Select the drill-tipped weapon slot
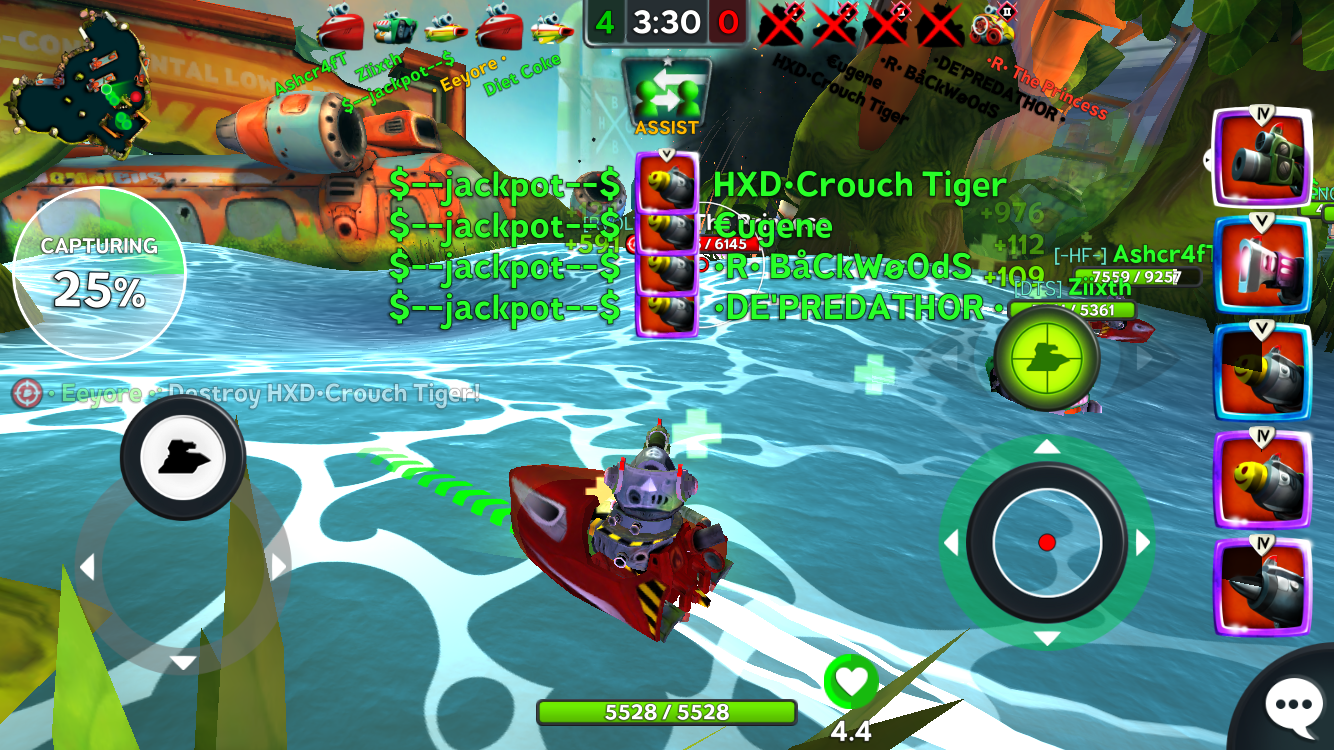The image size is (1334, 750). pos(1262,586)
